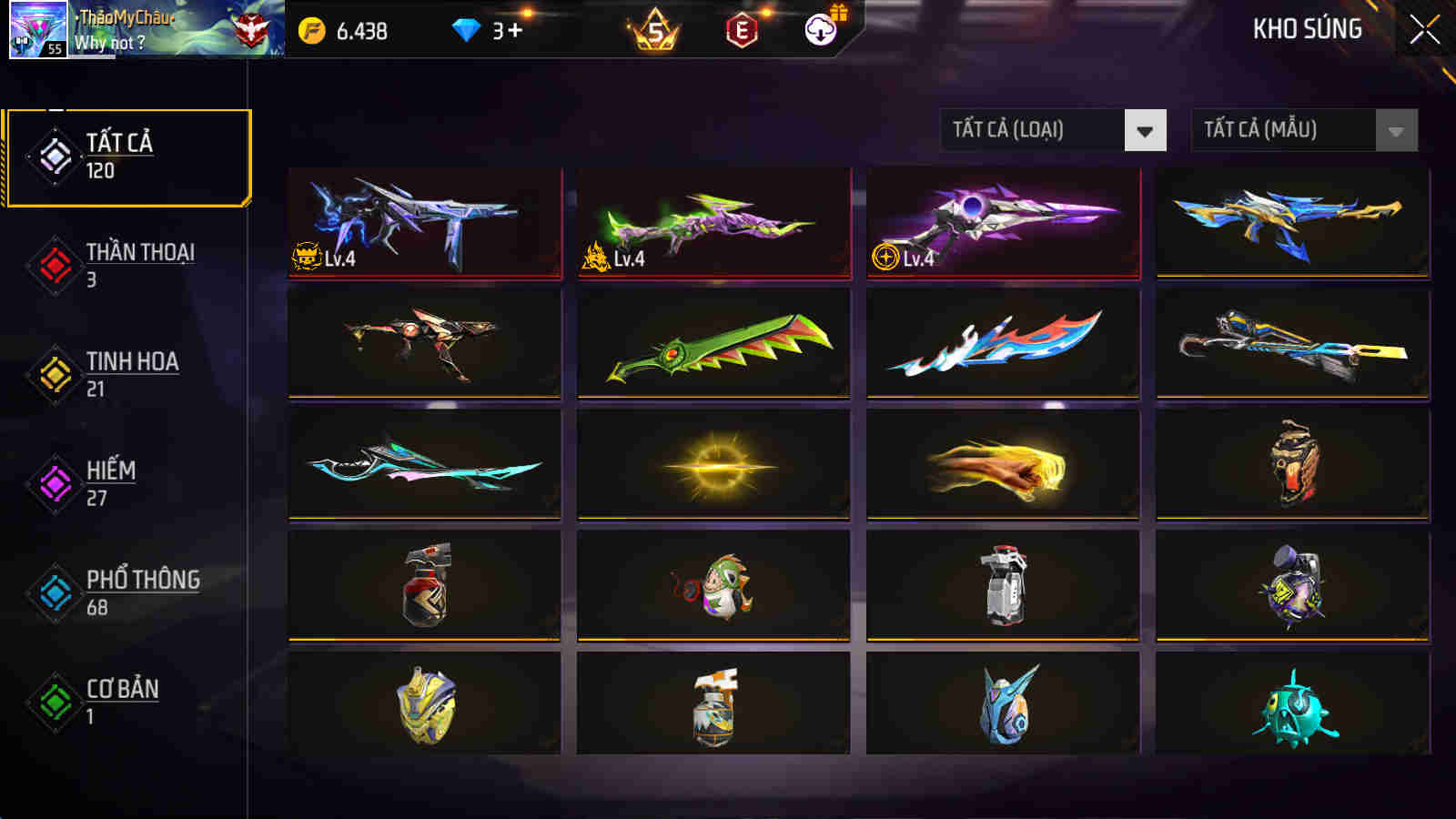Screen dimensions: 1456x819
Task: Click the gold coin balance icon
Action: (x=311, y=30)
